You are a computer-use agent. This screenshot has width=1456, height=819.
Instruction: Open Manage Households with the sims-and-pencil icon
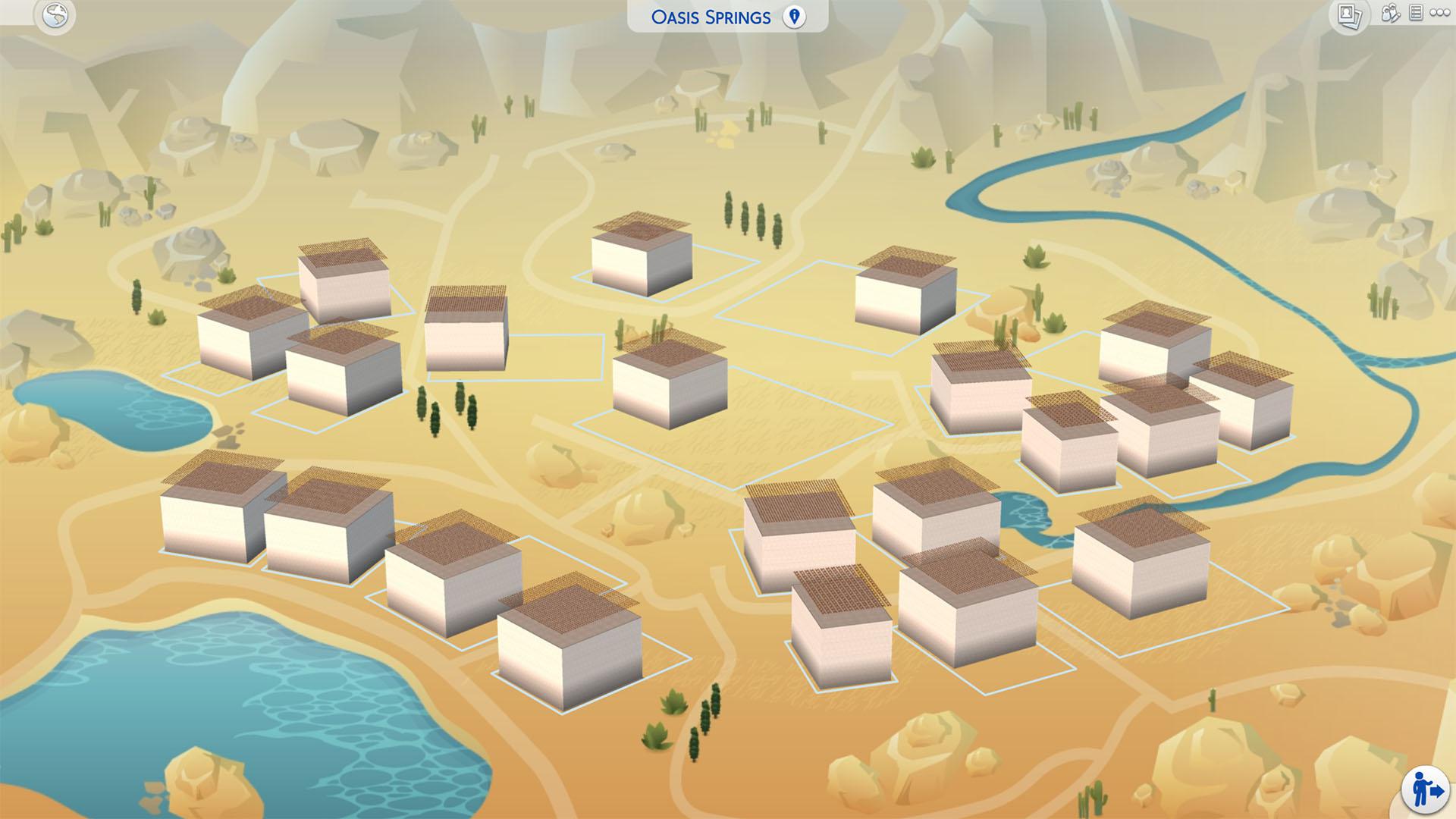pos(1390,14)
